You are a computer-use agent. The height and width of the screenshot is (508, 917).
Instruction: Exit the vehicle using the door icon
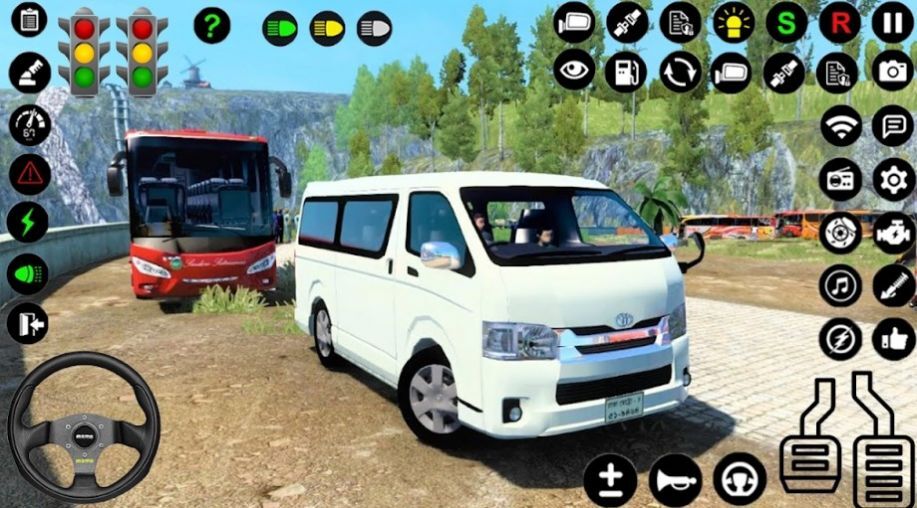coord(28,323)
